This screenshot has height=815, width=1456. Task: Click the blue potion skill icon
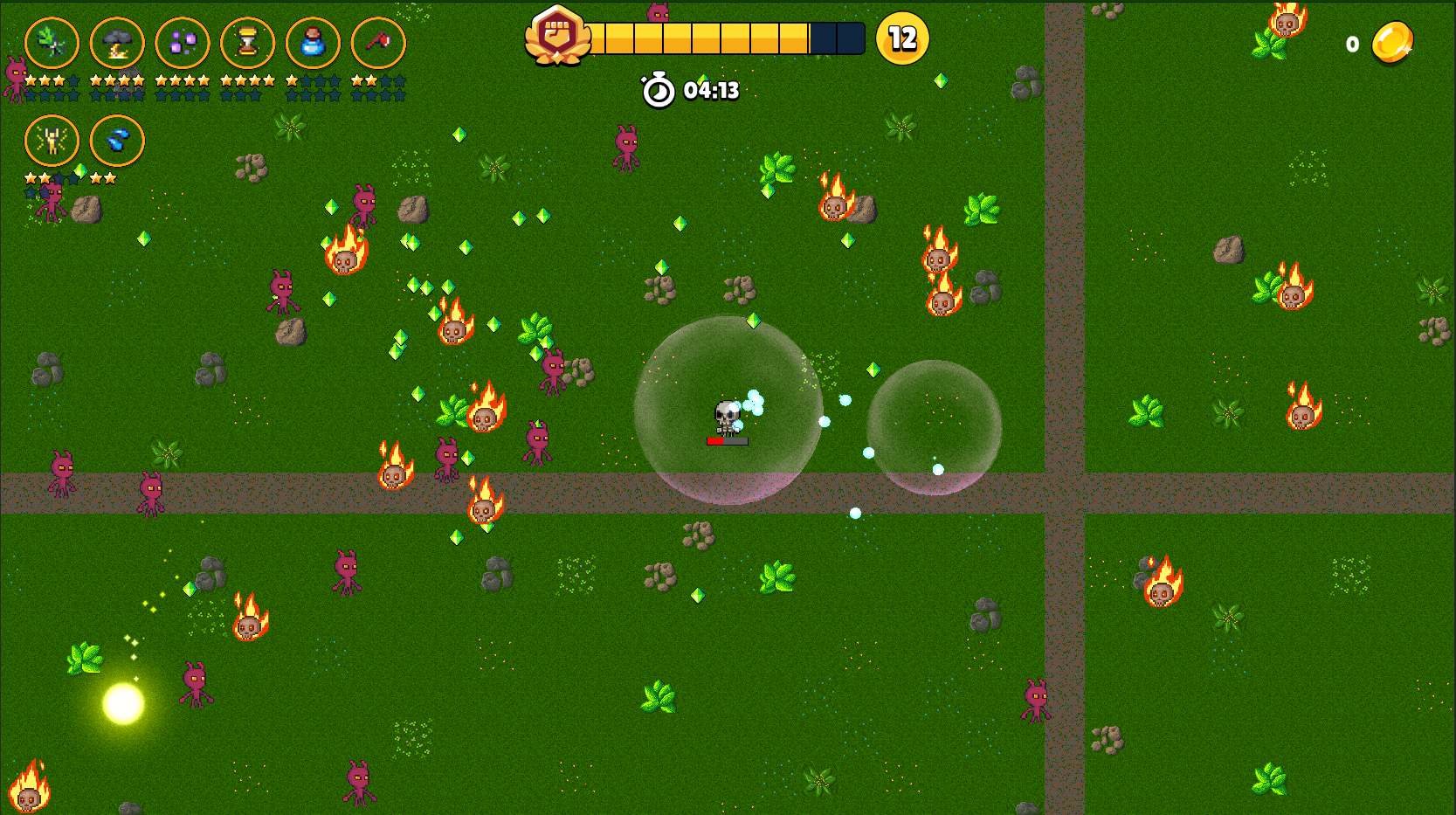[x=314, y=43]
